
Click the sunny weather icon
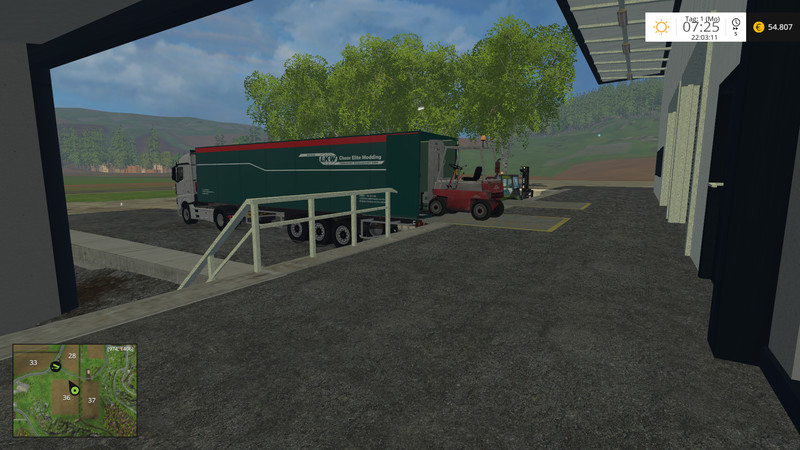click(x=661, y=27)
